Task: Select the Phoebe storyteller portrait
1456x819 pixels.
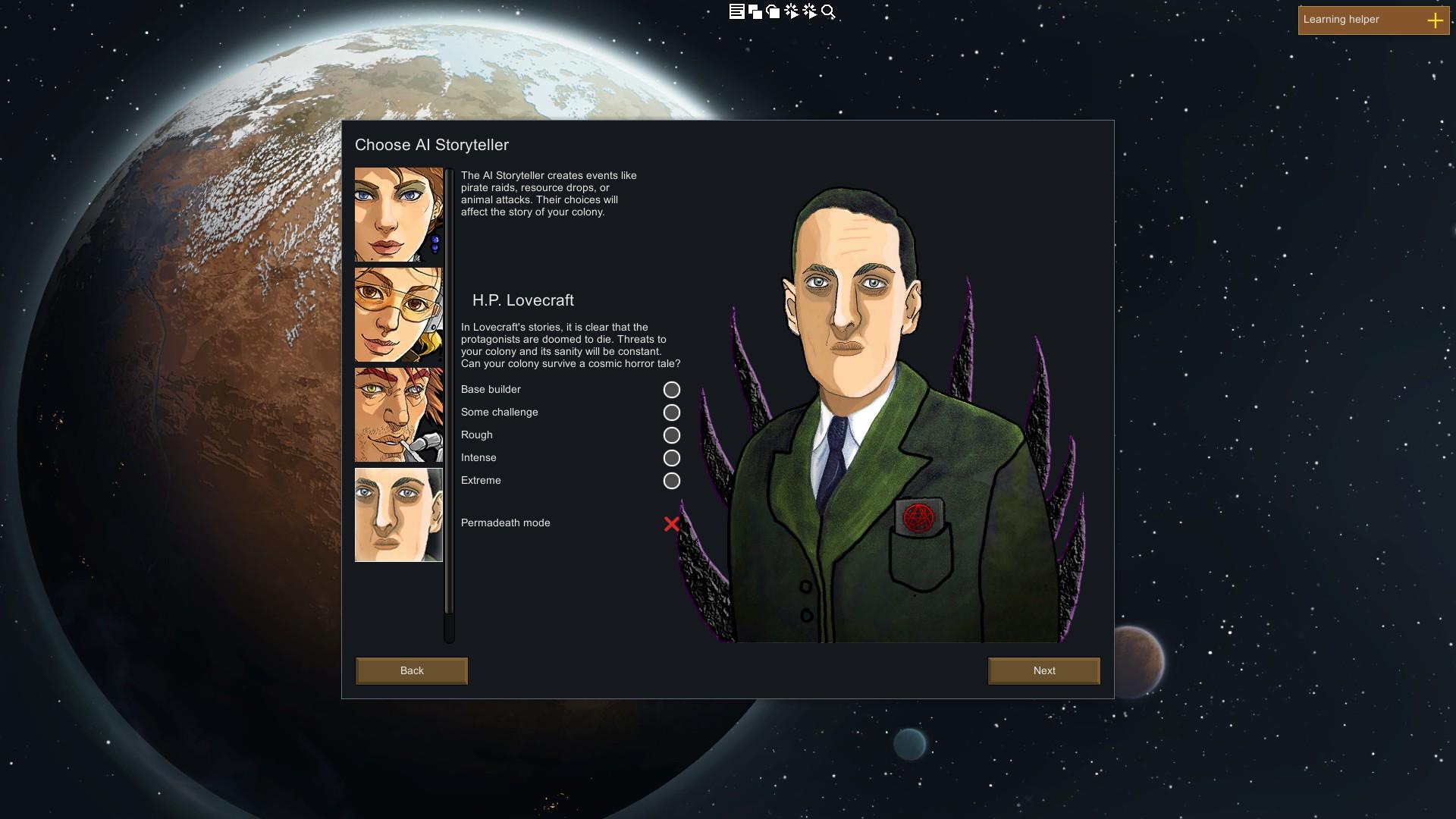Action: click(398, 315)
